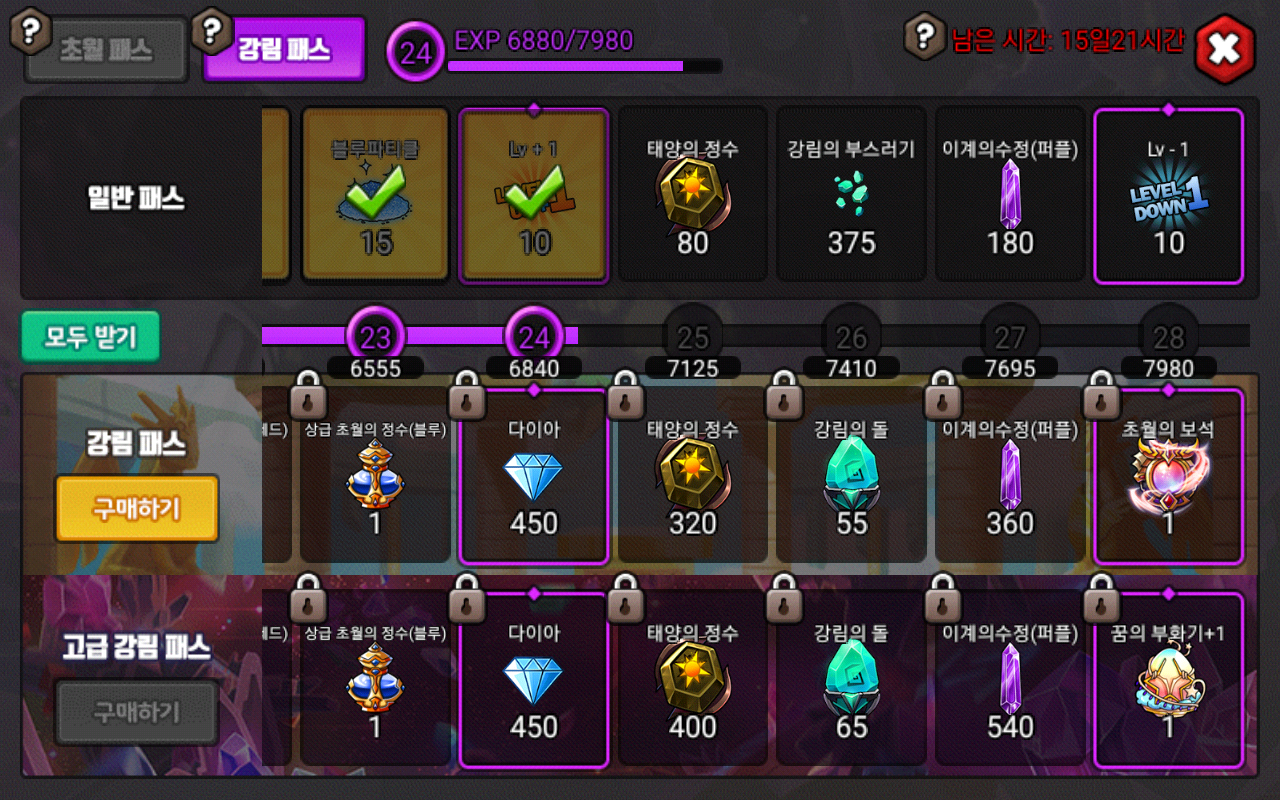Open help icon next to remaining time

pos(926,37)
